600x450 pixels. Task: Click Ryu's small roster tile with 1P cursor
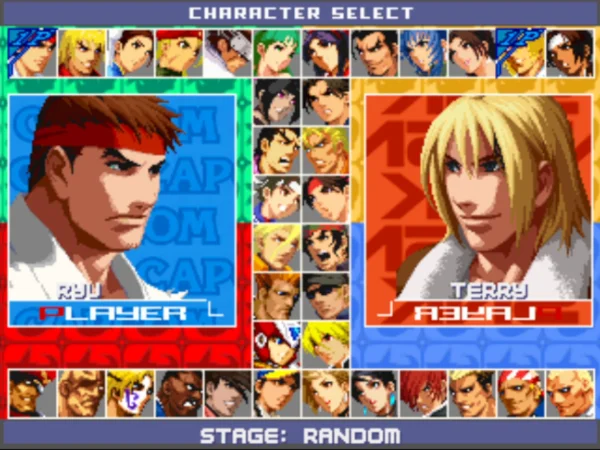[33, 53]
